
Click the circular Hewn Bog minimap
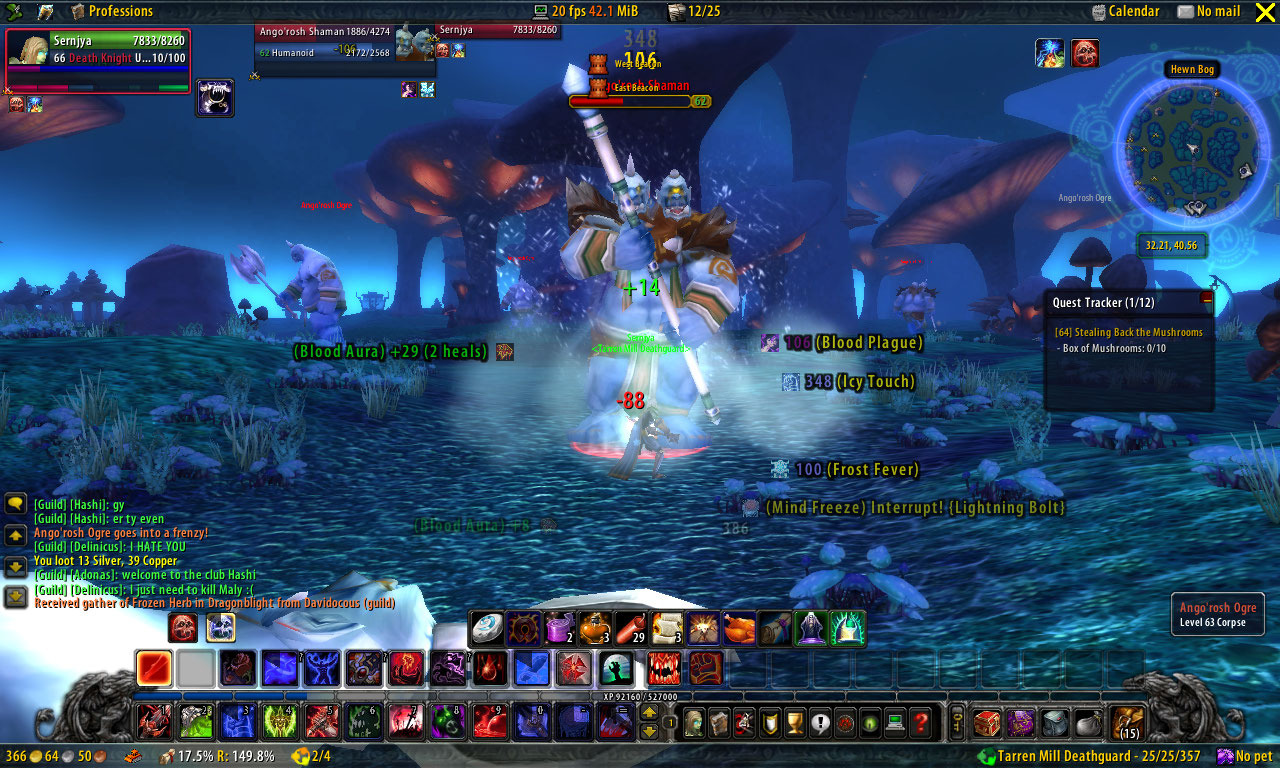pos(1188,147)
